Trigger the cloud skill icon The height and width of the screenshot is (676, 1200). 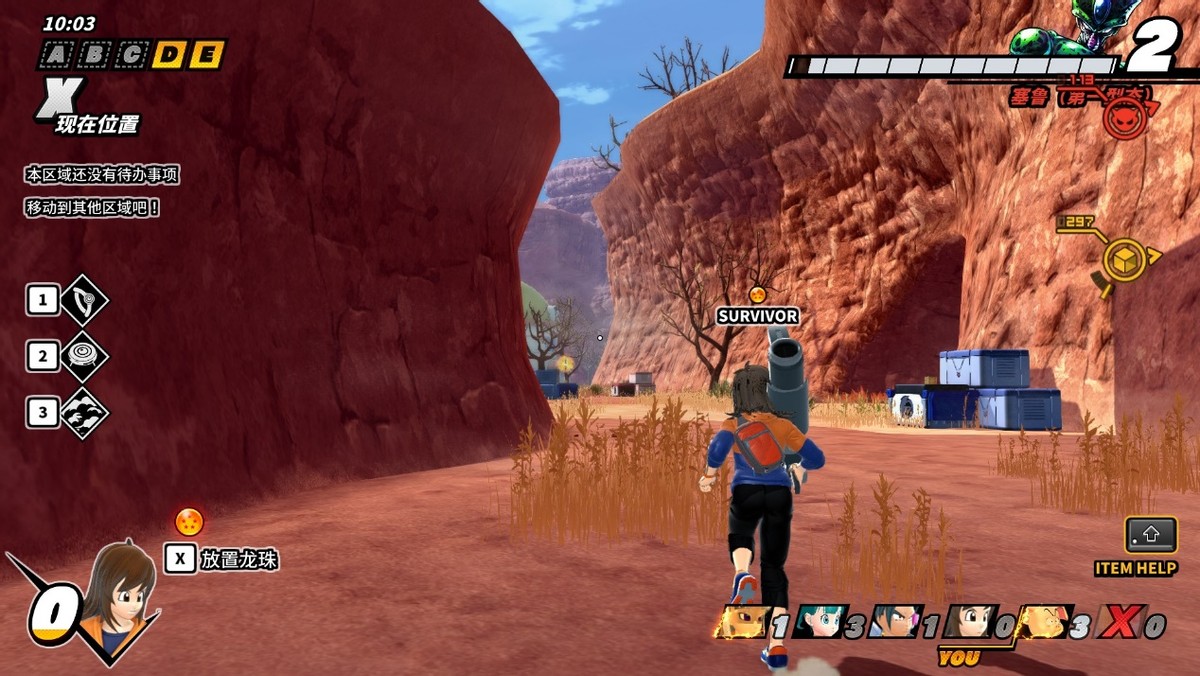click(x=84, y=412)
